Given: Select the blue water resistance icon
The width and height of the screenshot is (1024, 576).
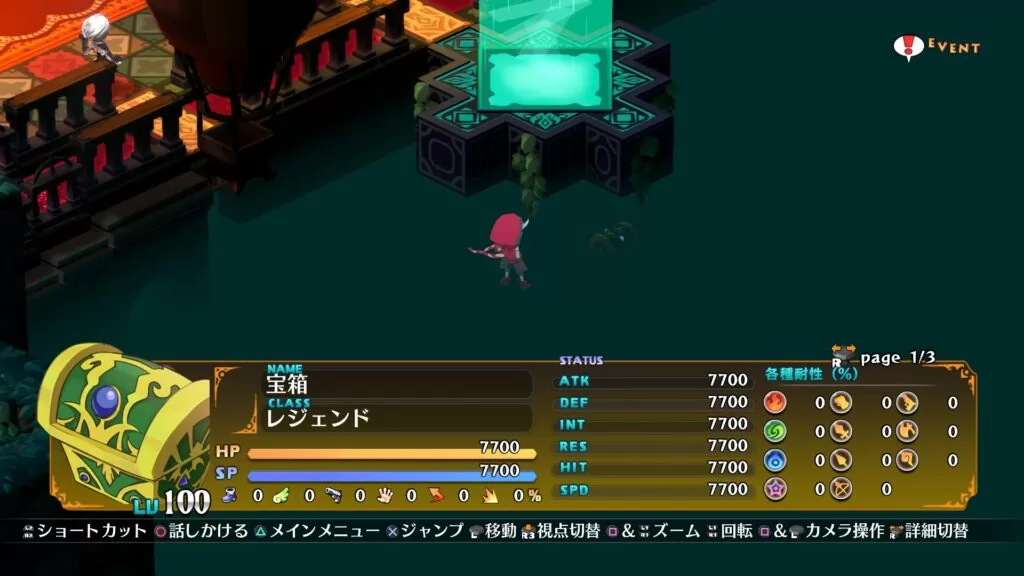Looking at the screenshot, I should tap(775, 460).
